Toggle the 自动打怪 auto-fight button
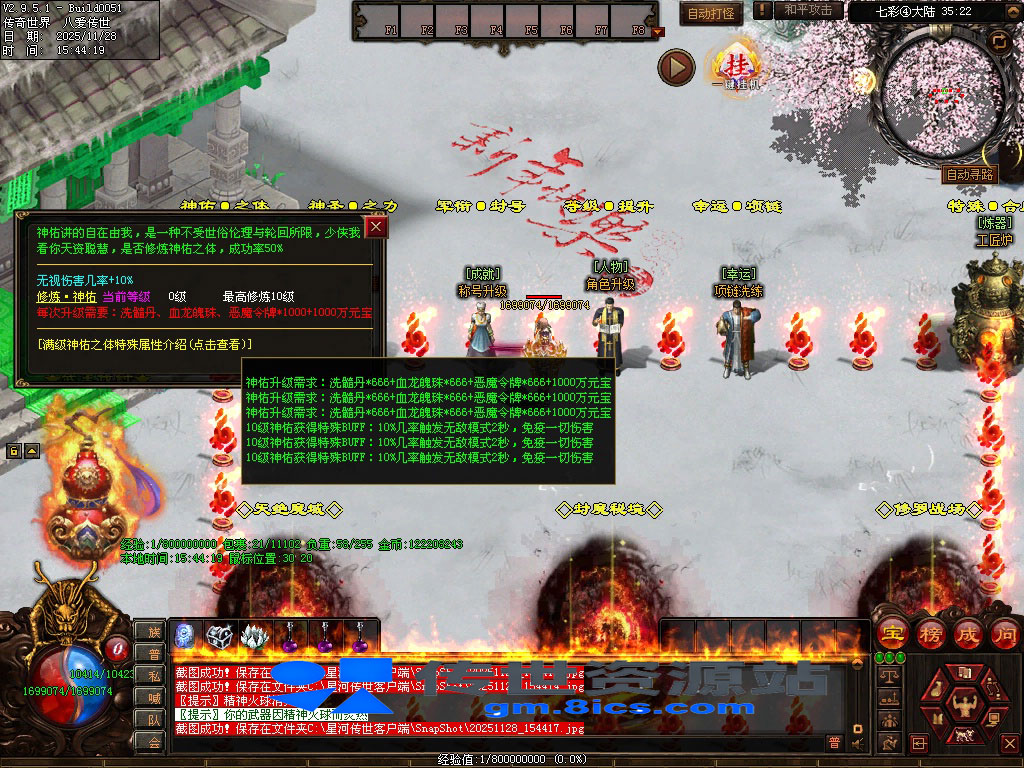Viewport: 1024px width, 768px height. (x=712, y=13)
